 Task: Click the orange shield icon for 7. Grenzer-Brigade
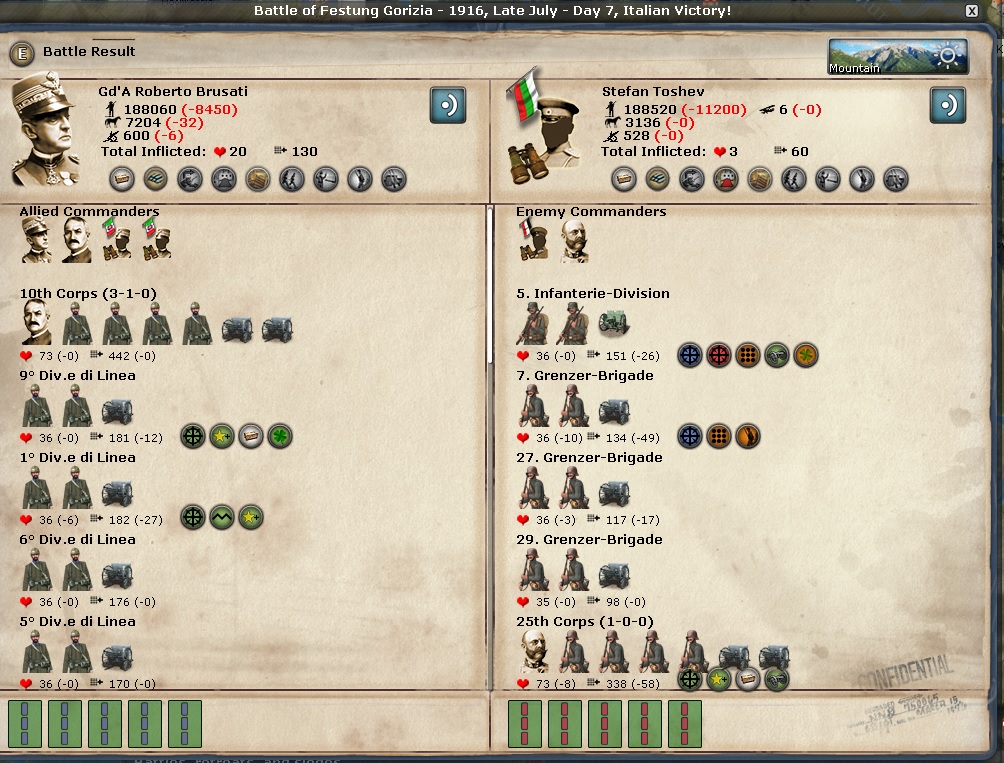click(x=748, y=436)
